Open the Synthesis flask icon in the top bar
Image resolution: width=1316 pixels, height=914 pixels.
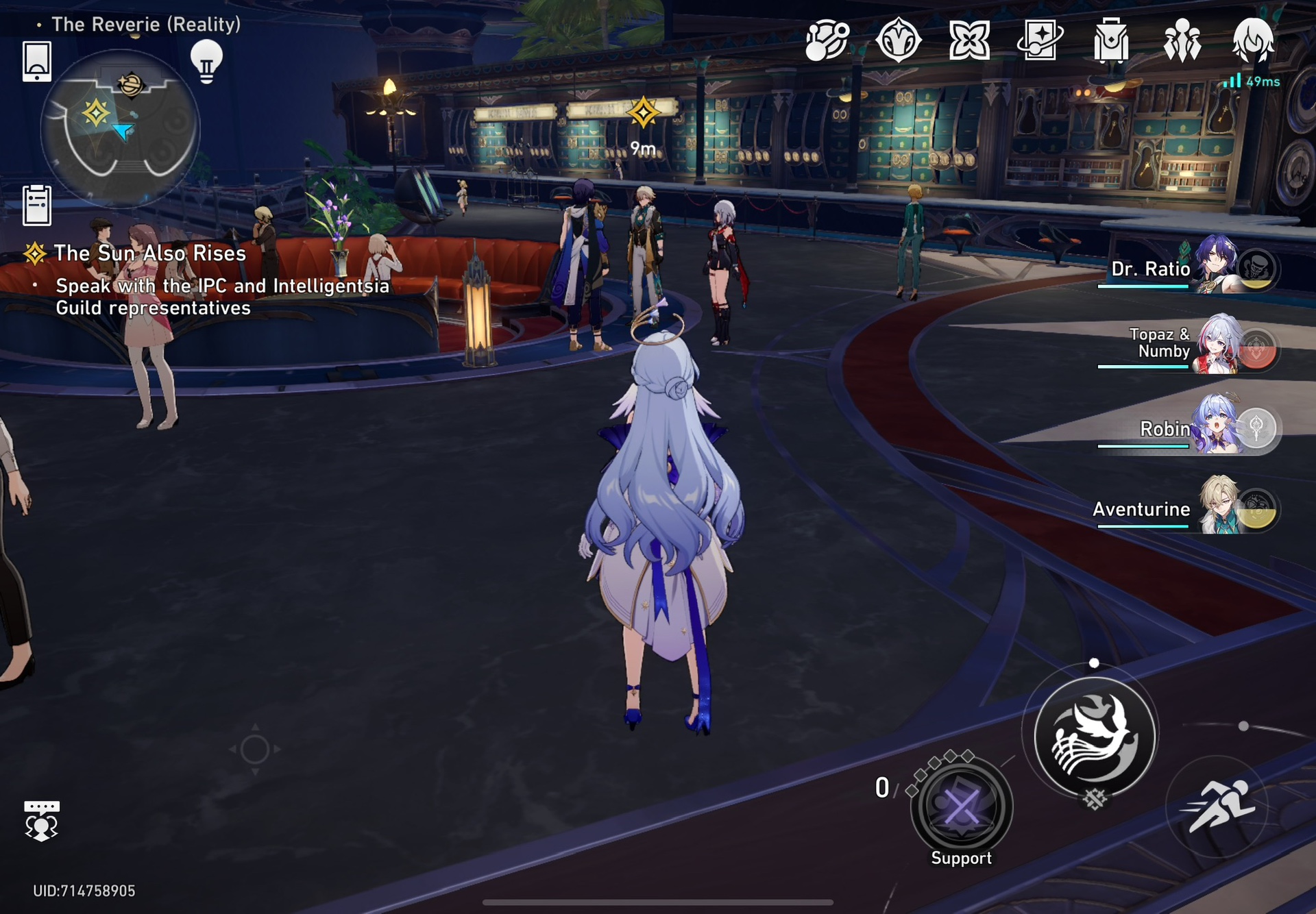(826, 40)
